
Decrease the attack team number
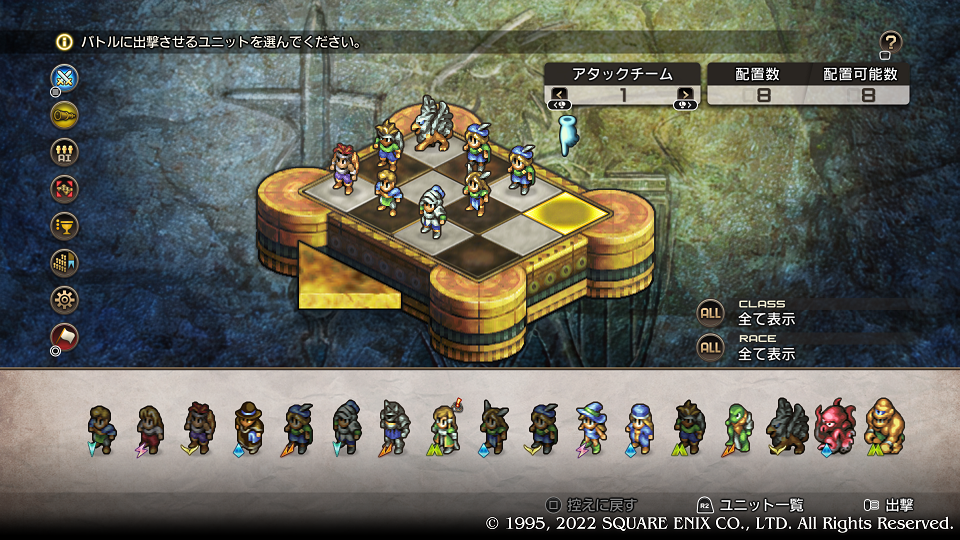[x=560, y=95]
